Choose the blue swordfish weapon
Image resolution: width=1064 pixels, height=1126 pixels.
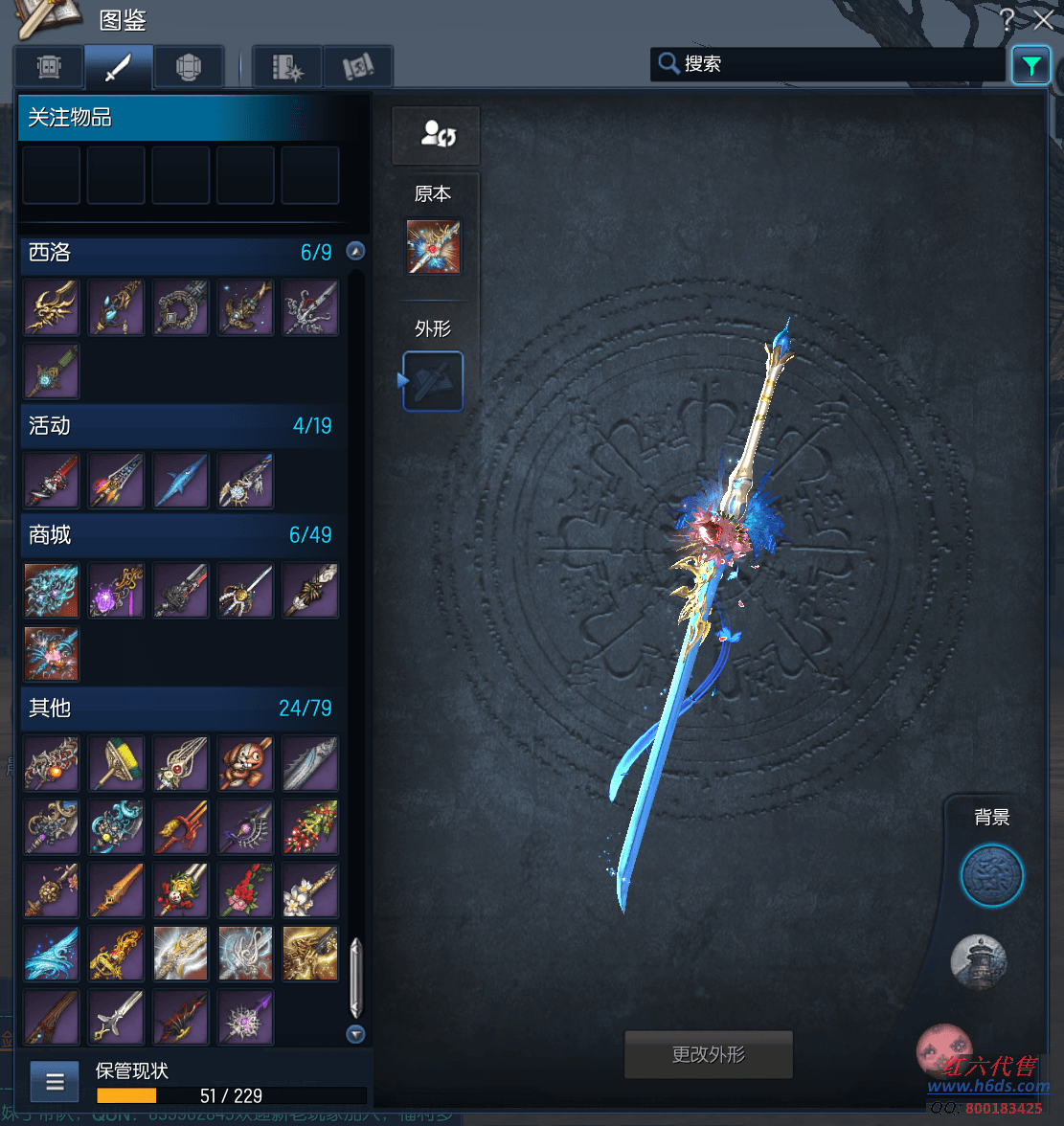coord(180,481)
